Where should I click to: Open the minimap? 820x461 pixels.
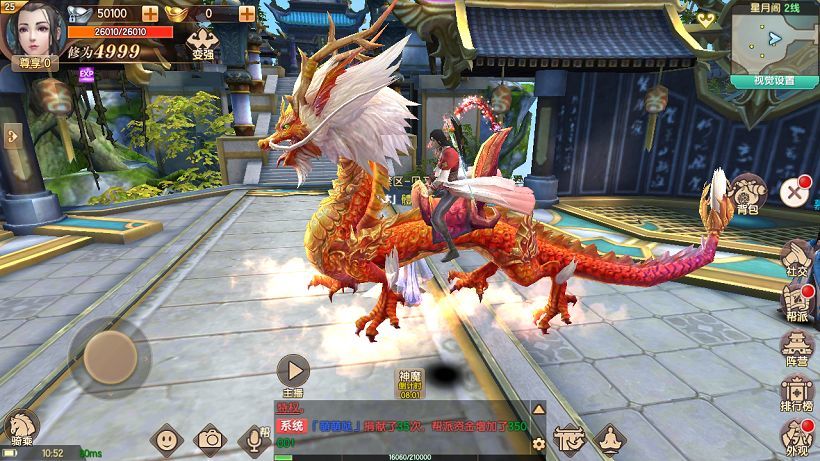pos(773,40)
